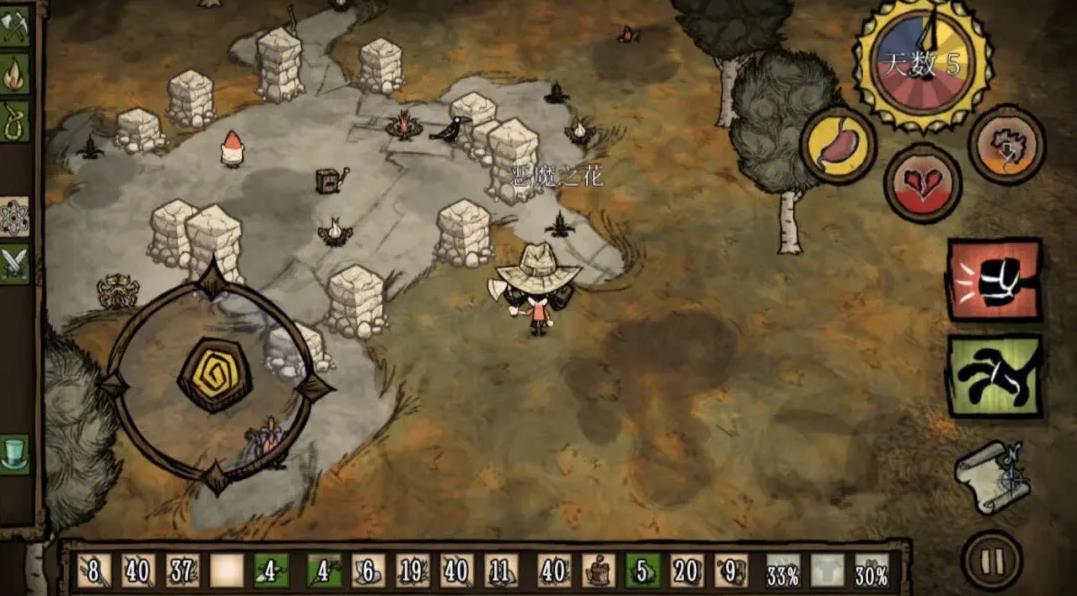Select the inventory slot holding 8 items
The image size is (1077, 596).
(94, 571)
